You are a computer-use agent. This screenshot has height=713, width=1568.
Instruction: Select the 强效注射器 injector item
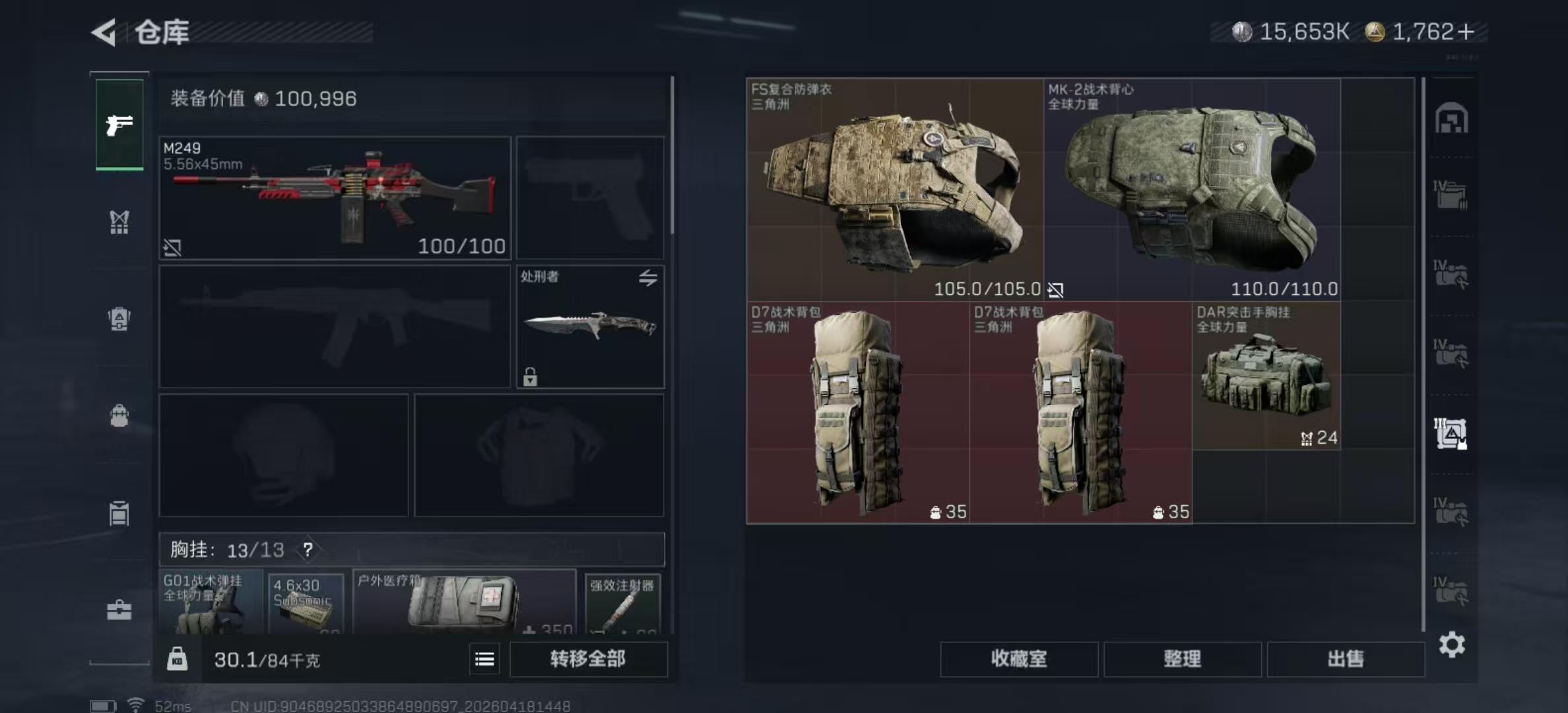(622, 603)
